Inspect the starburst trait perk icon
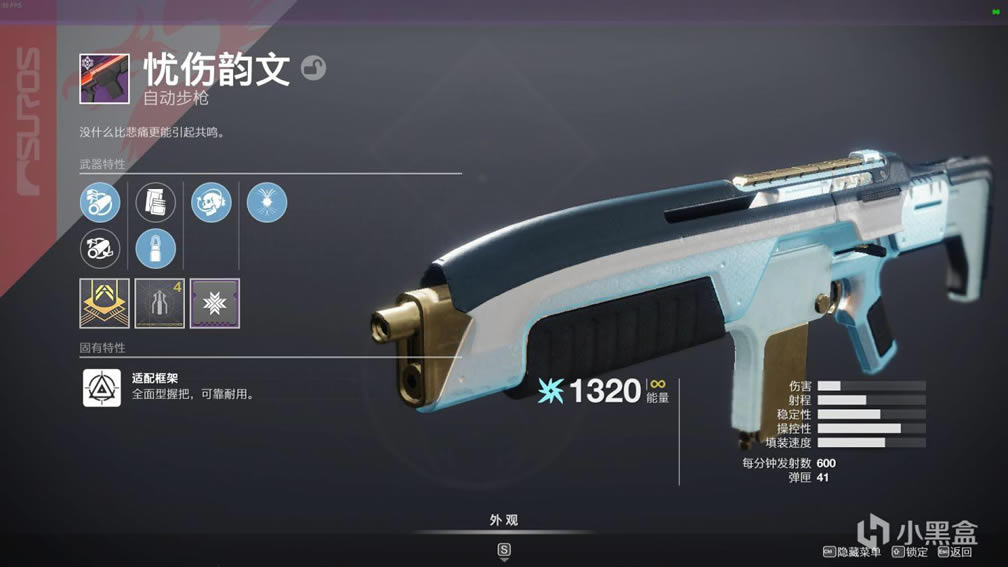1008x567 pixels. [267, 203]
